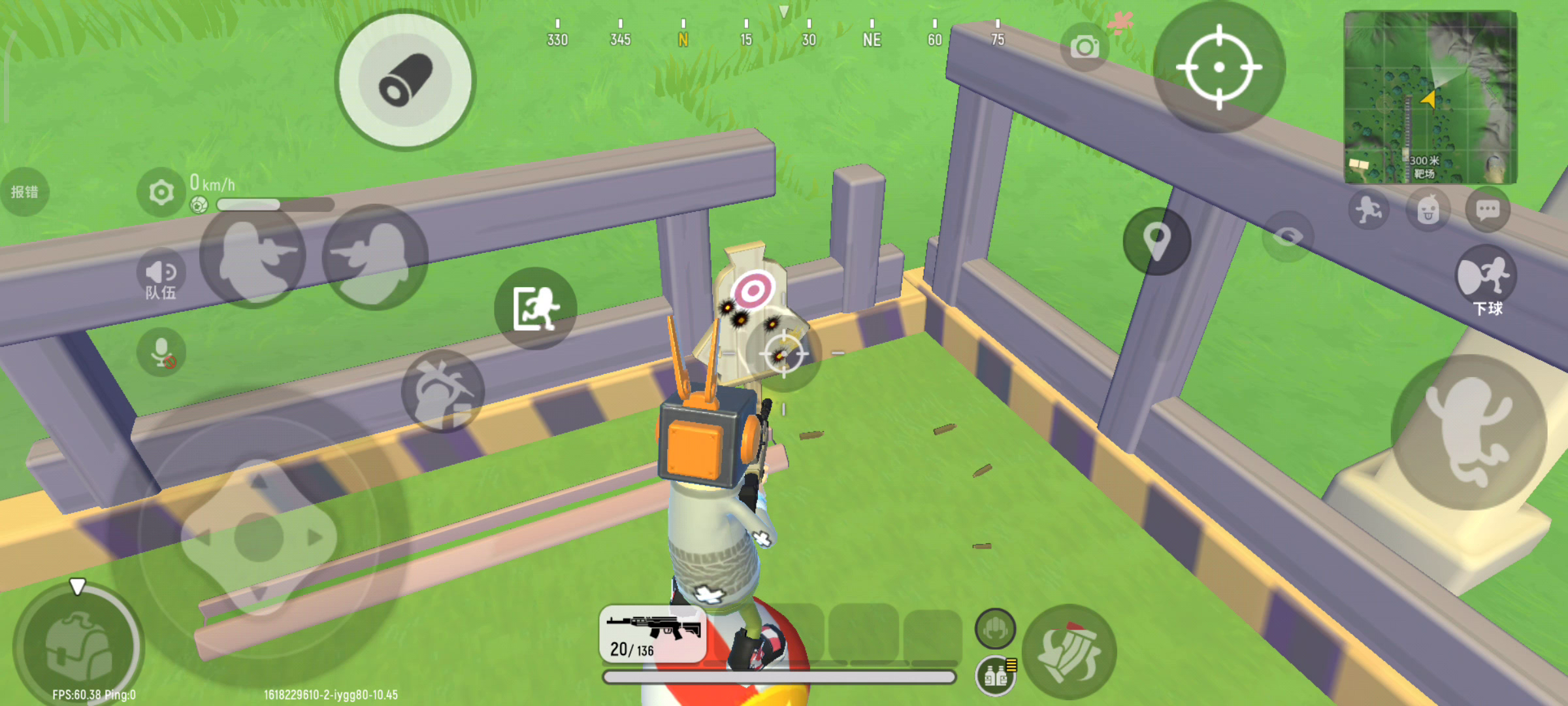The image size is (1568, 706).
Task: Tap the 报错 report button
Action: 25,192
